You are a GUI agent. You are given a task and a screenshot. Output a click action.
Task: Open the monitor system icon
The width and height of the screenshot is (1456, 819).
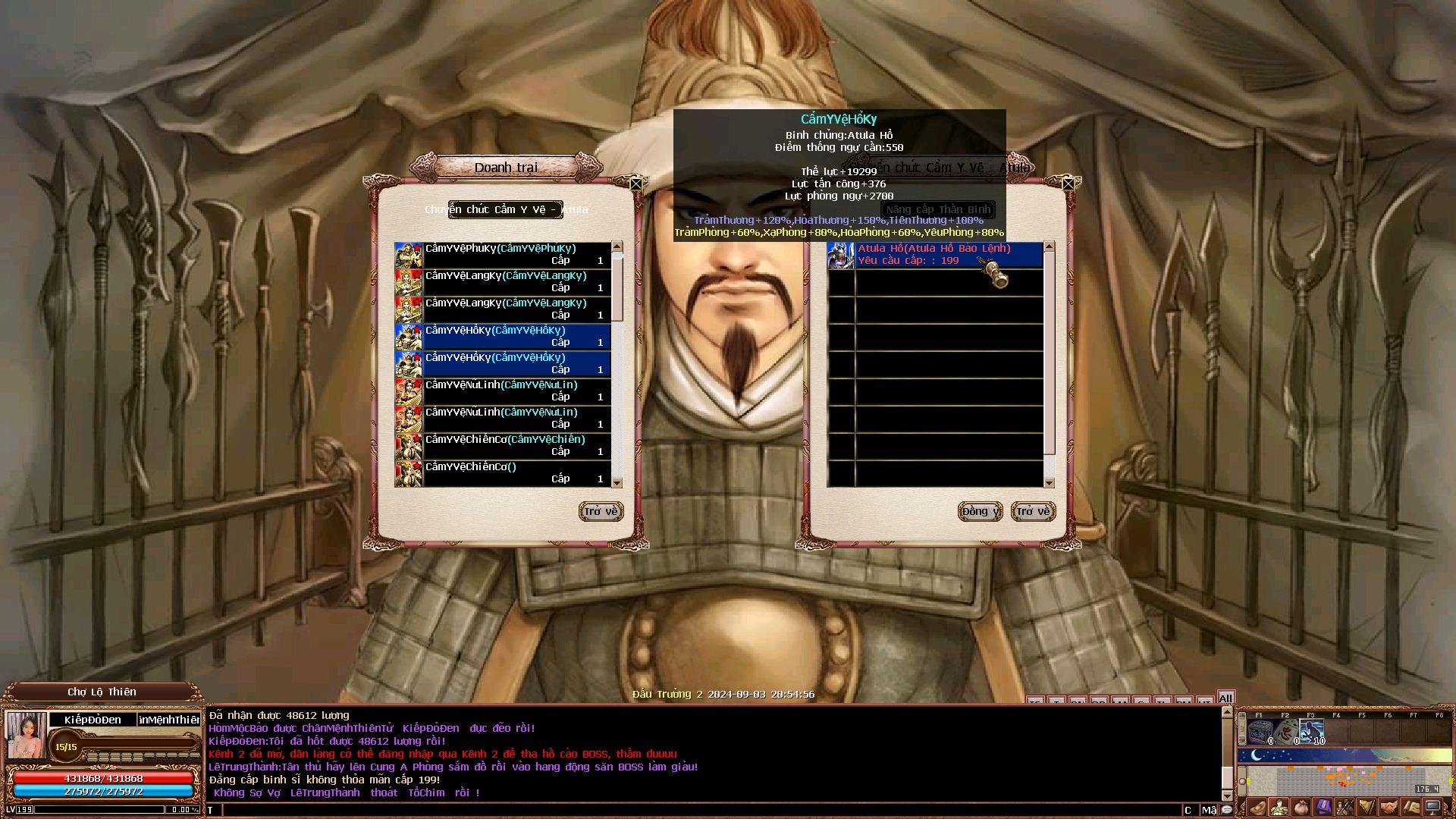pyautogui.click(x=1433, y=808)
